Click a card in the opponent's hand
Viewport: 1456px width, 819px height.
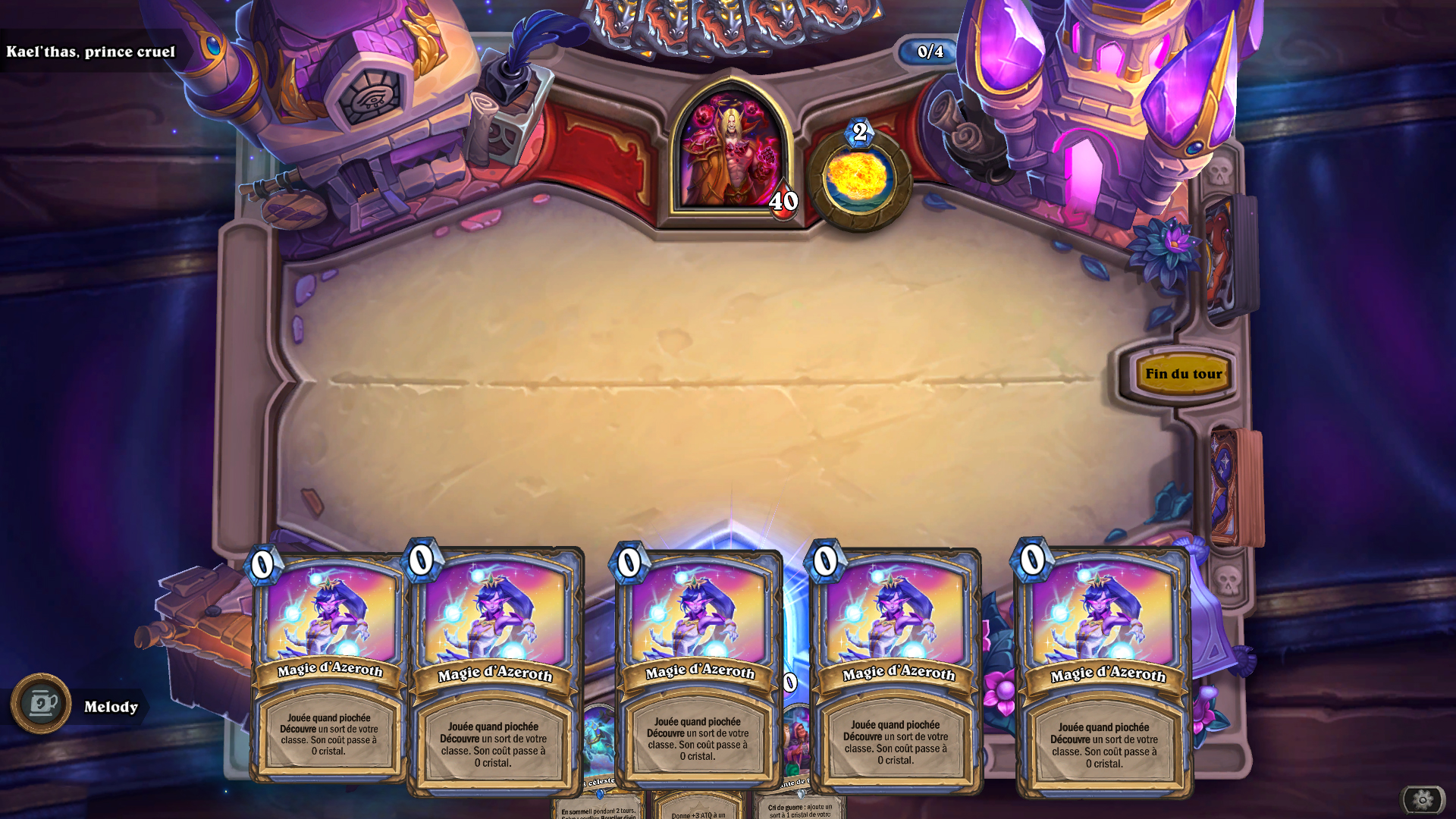tap(728, 23)
